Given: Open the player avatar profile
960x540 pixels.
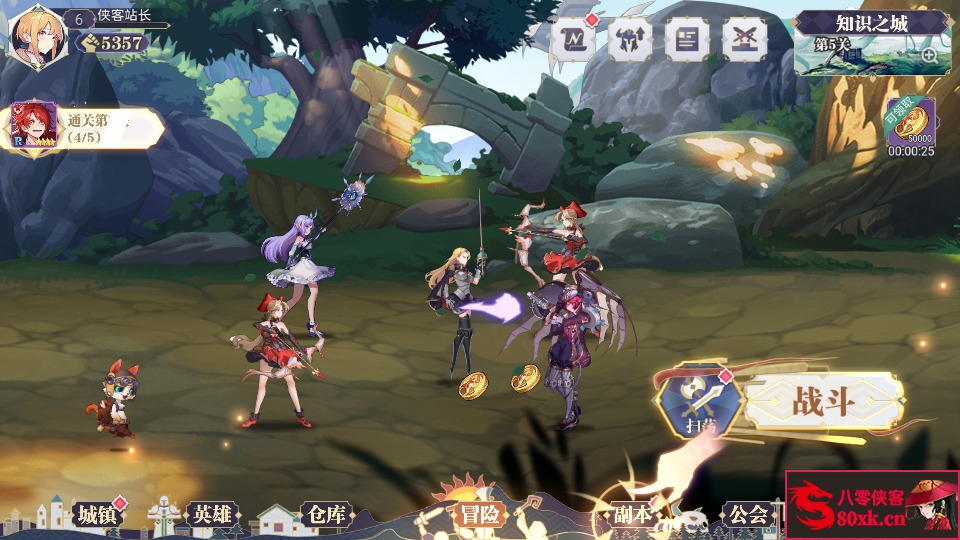Looking at the screenshot, I should pyautogui.click(x=37, y=34).
